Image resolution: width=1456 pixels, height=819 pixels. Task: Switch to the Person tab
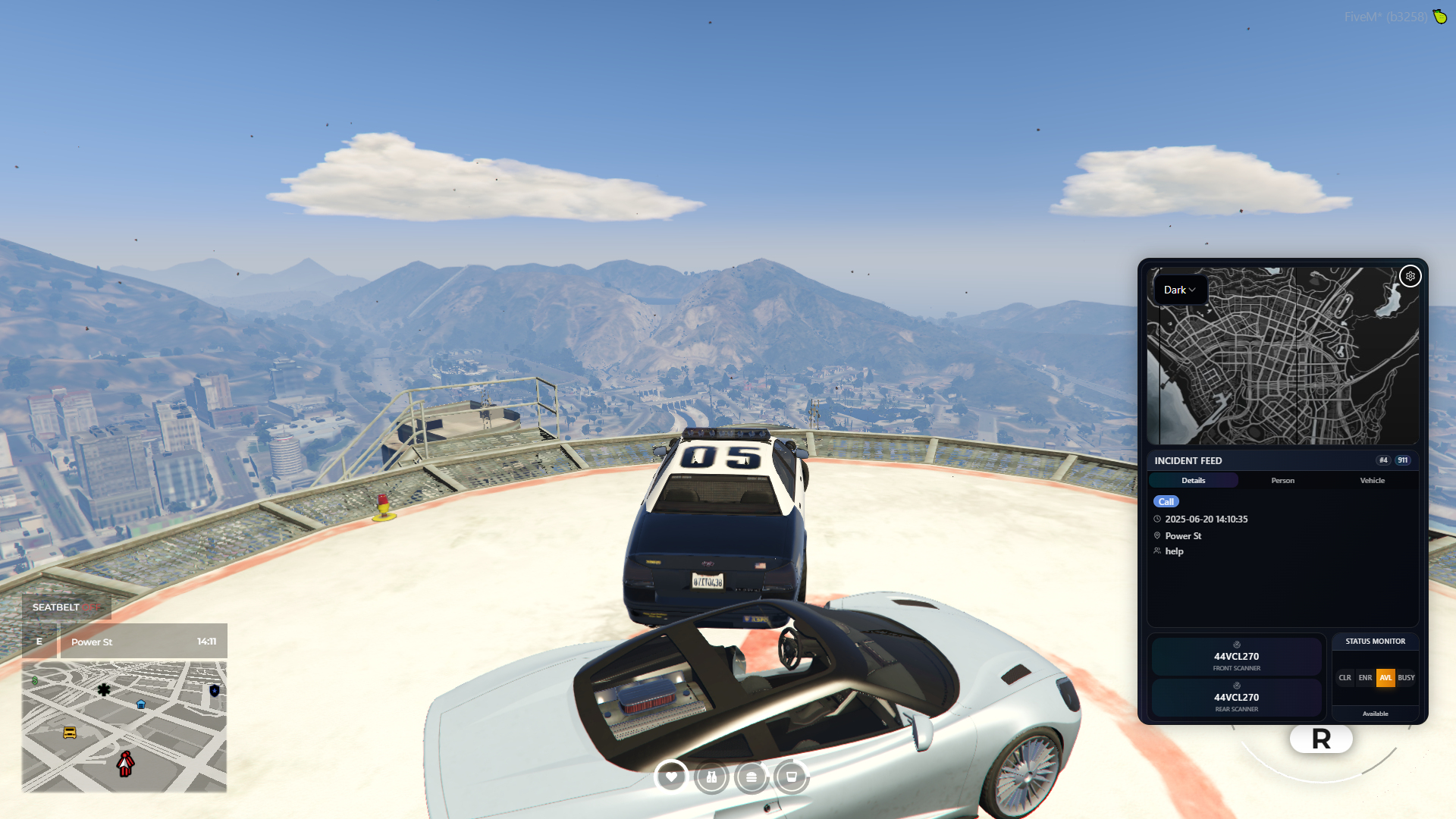click(1282, 480)
